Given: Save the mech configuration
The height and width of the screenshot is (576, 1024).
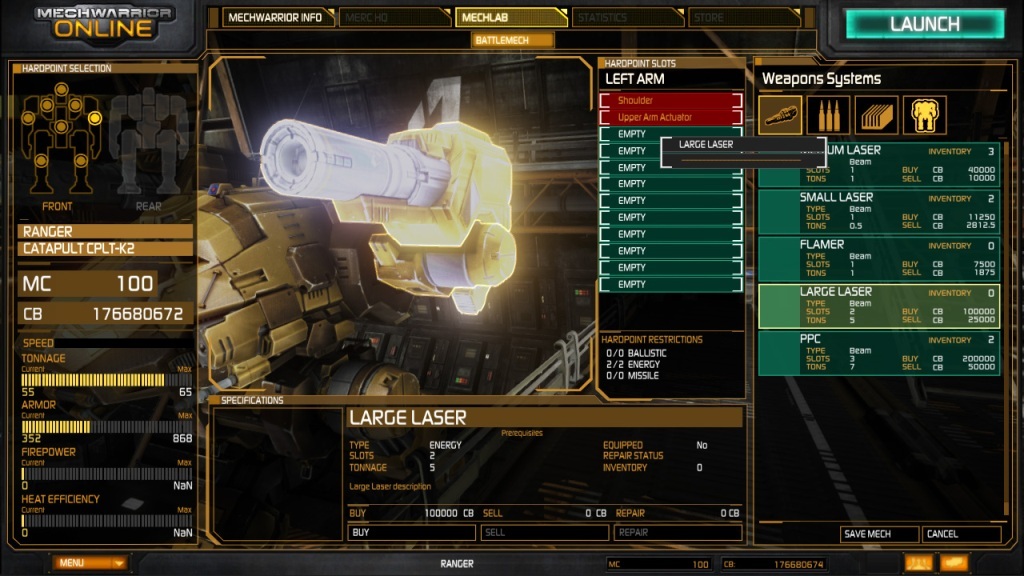Looking at the screenshot, I should pyautogui.click(x=878, y=534).
